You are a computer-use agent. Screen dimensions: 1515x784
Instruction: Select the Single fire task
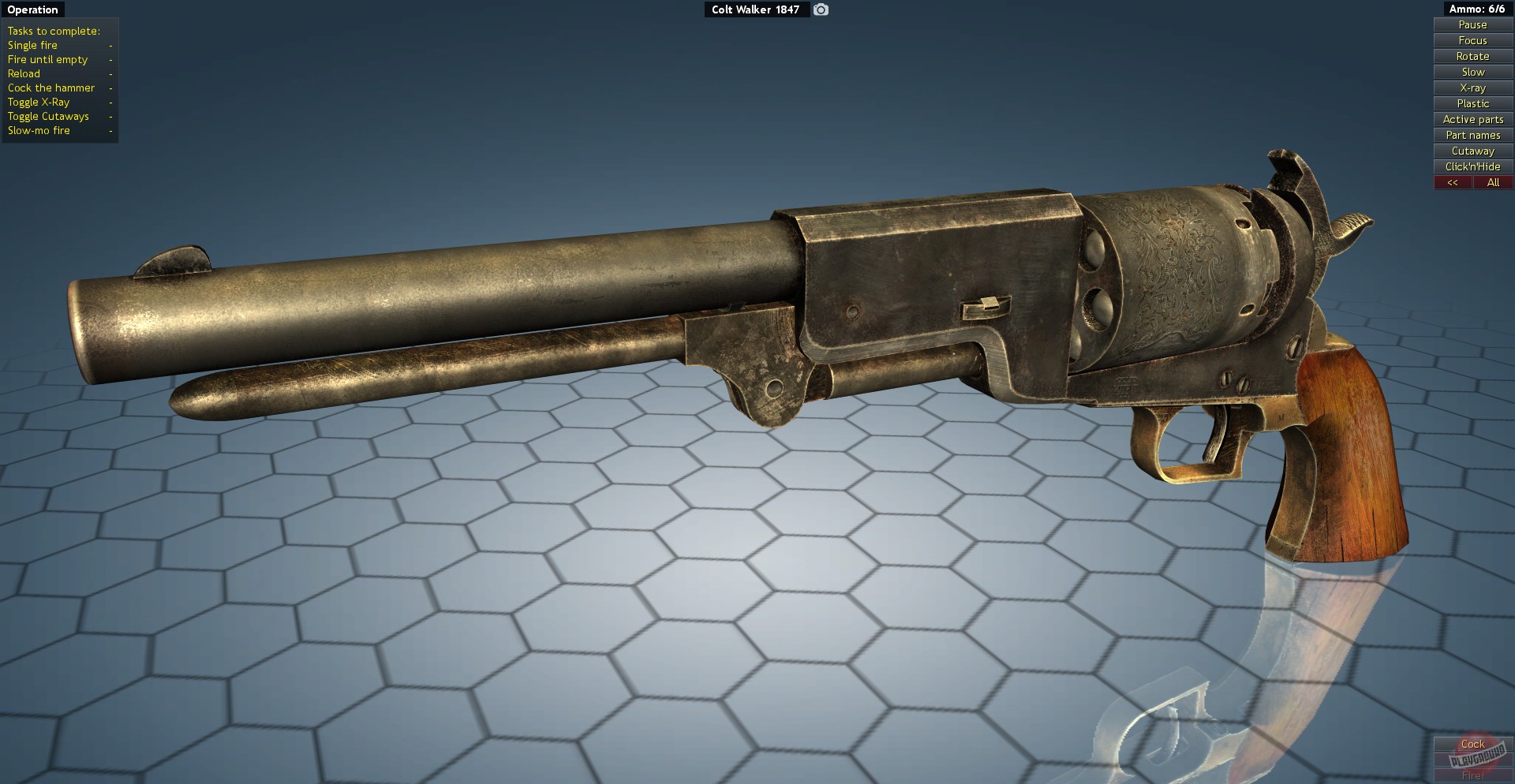[x=32, y=45]
